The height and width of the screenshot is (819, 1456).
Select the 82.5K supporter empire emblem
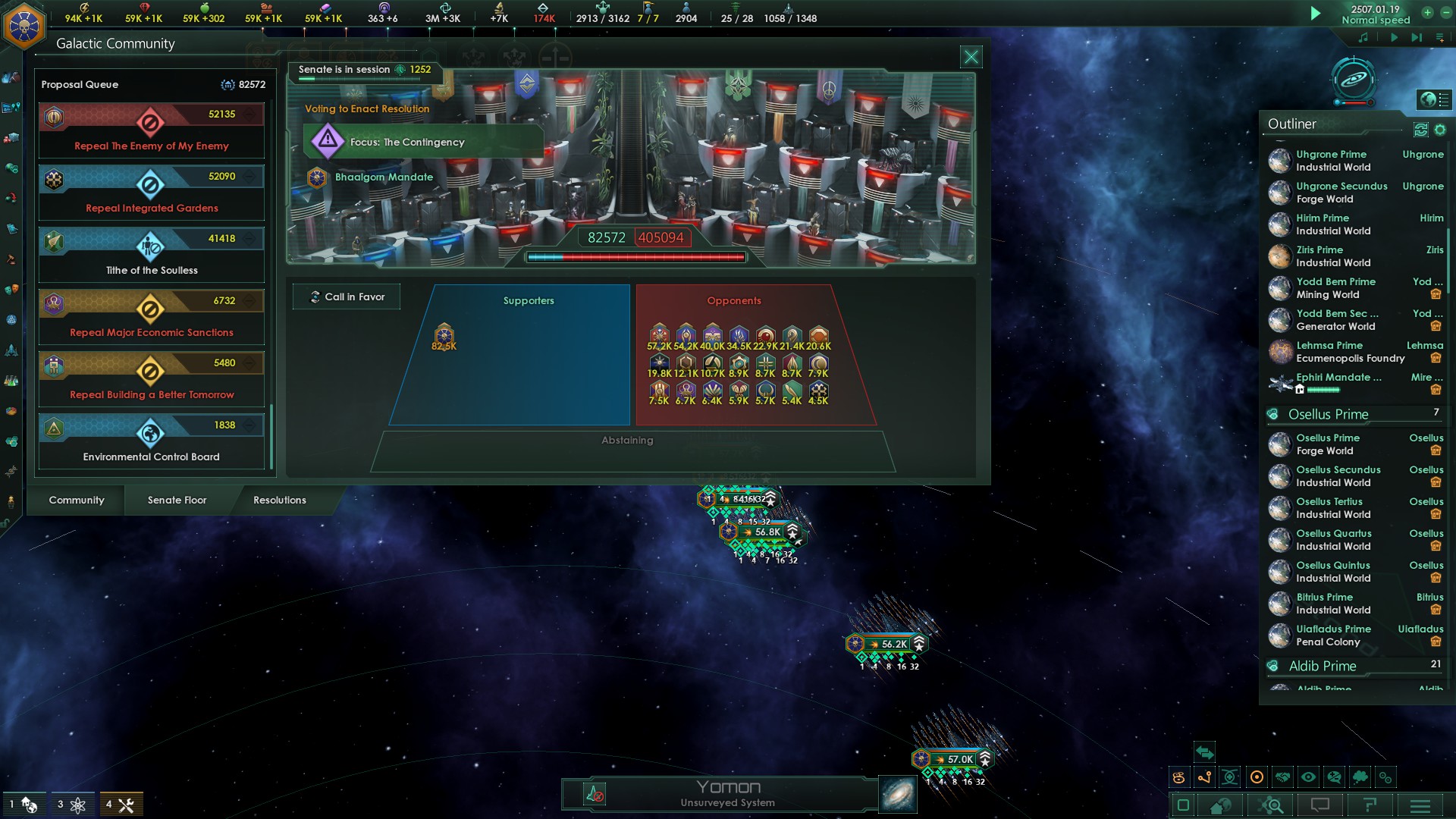(444, 334)
